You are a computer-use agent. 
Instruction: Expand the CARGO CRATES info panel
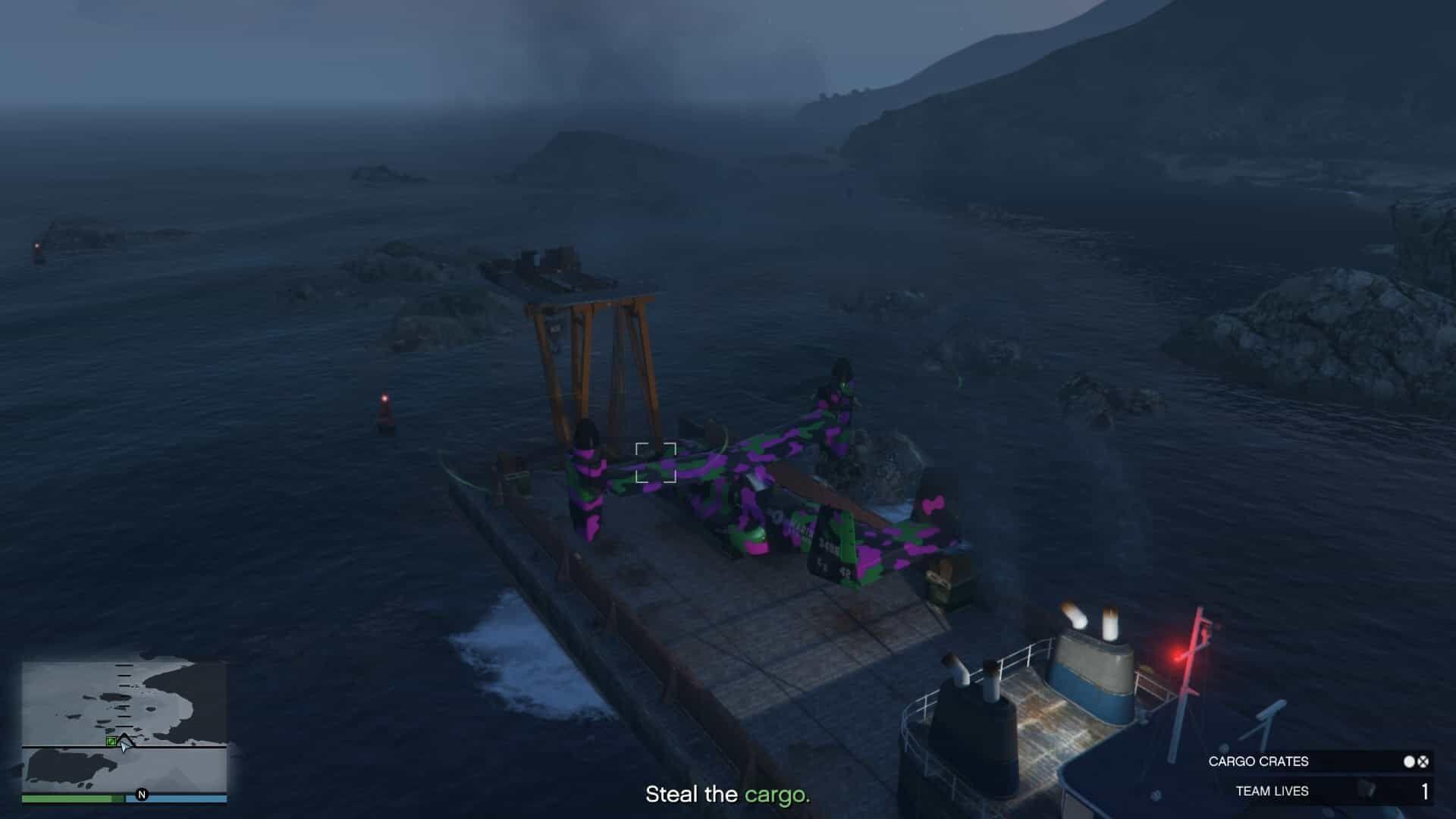1319,761
